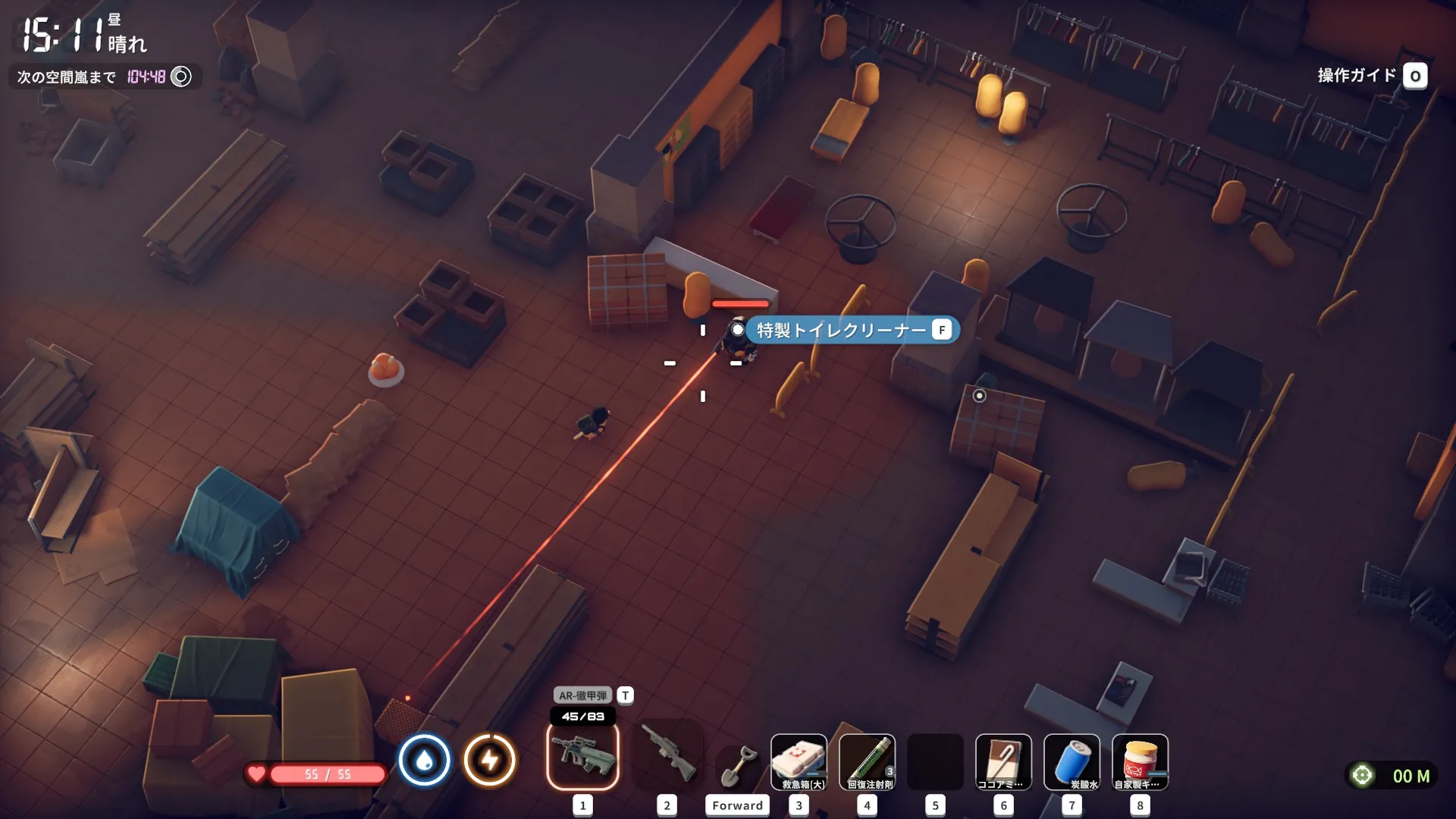Open the 操作ガイド controls guide
Screen dimensions: 1456x819
point(1371,76)
